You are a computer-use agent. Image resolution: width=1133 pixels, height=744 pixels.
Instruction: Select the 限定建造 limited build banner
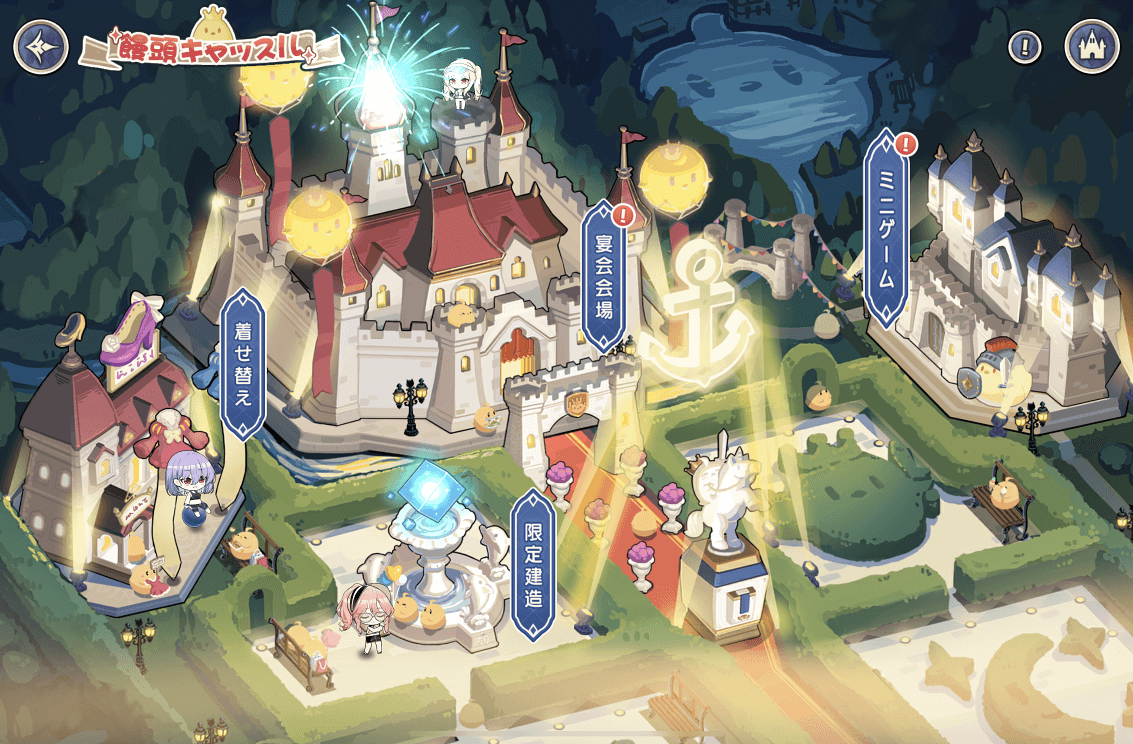533,564
